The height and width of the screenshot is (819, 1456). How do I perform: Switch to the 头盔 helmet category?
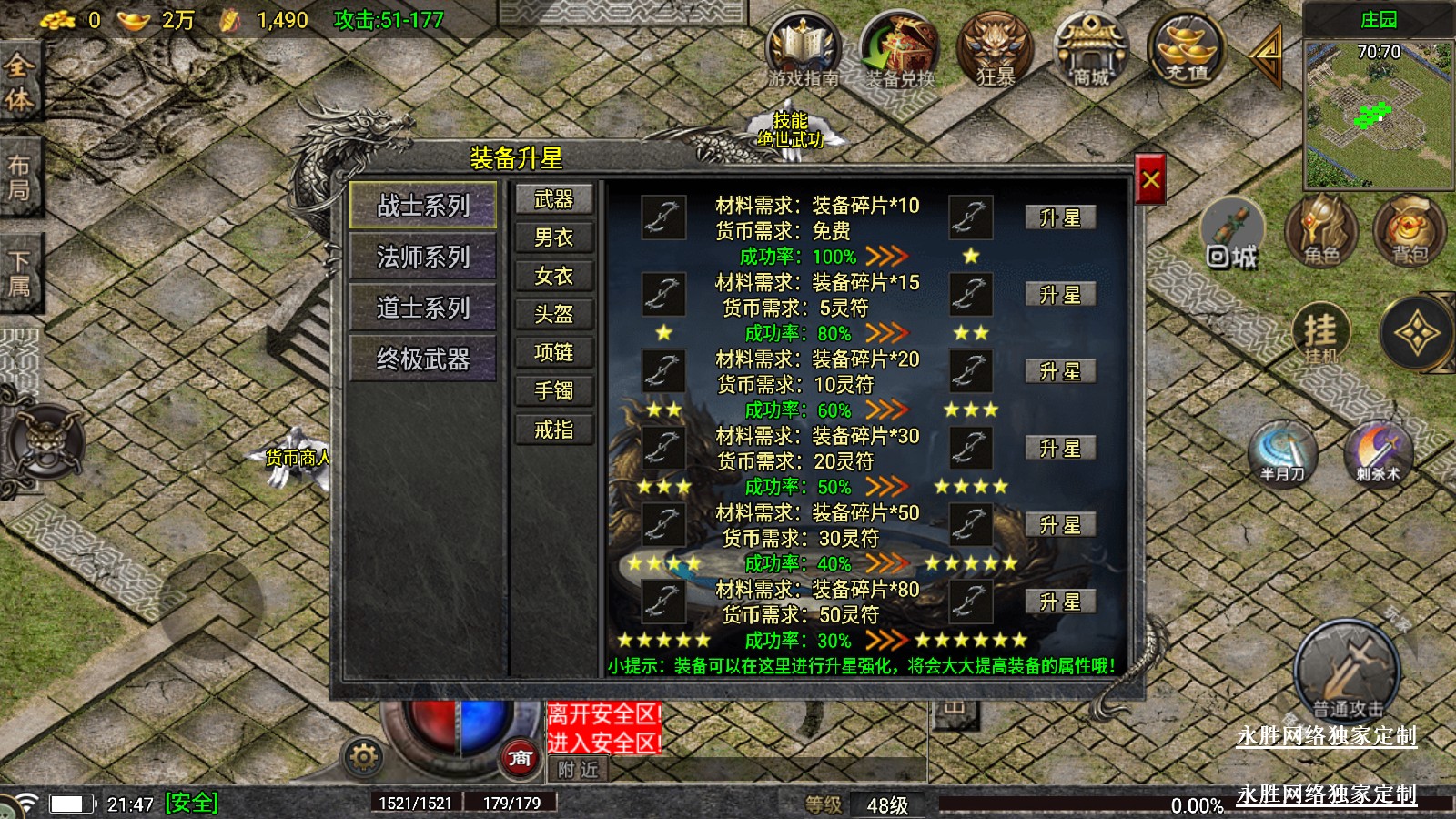553,314
